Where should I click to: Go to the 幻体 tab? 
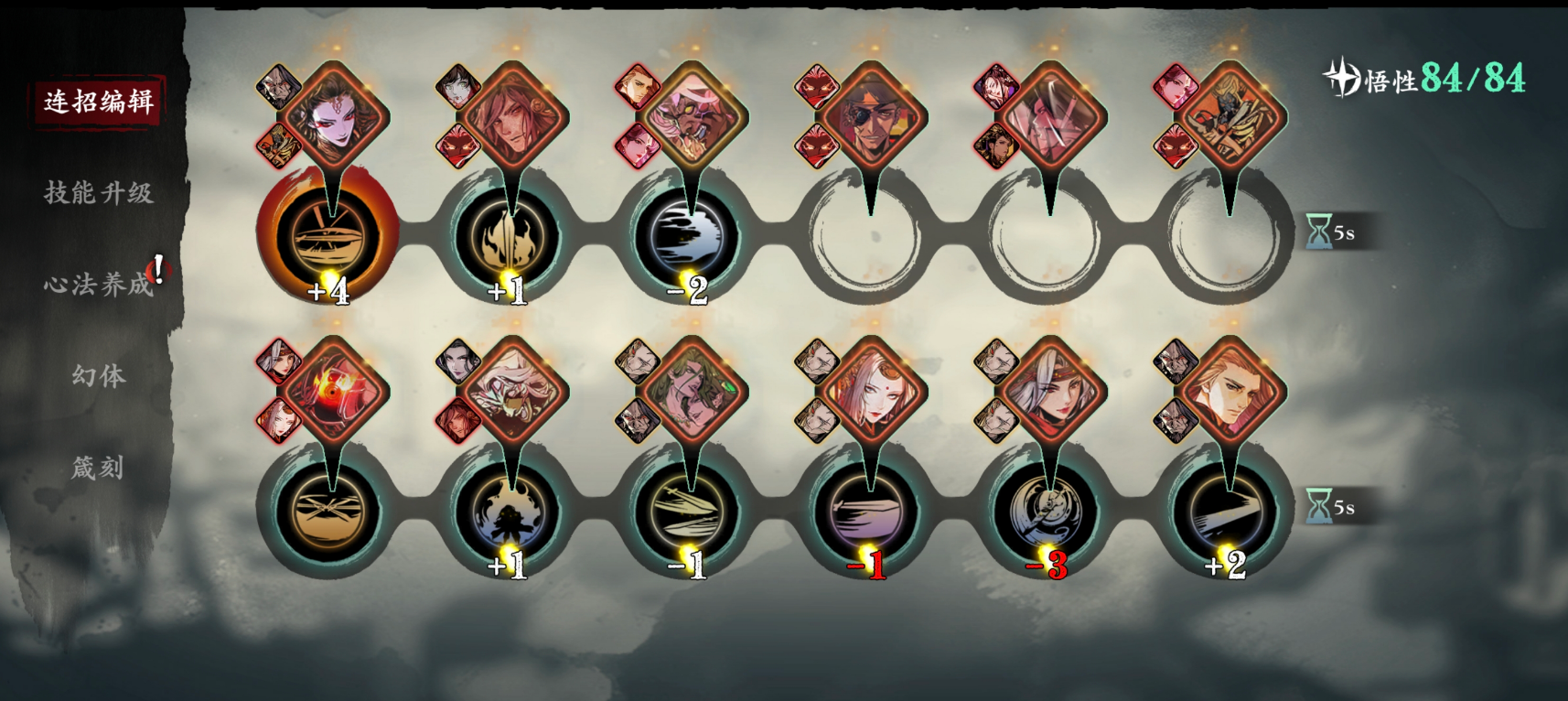tap(98, 375)
